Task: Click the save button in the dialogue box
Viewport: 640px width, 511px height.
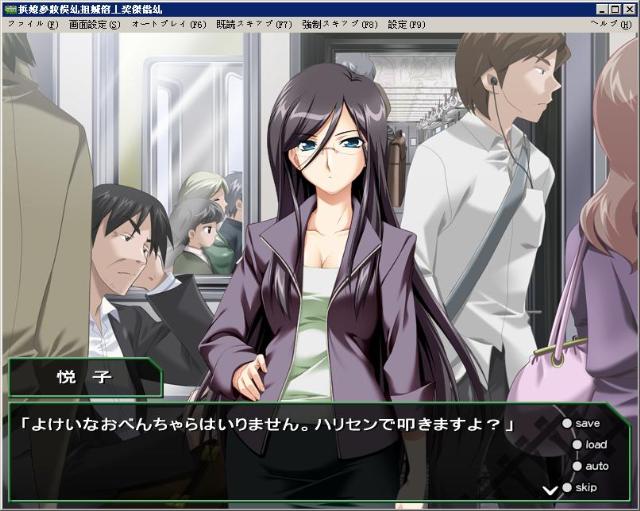Action: tap(585, 424)
